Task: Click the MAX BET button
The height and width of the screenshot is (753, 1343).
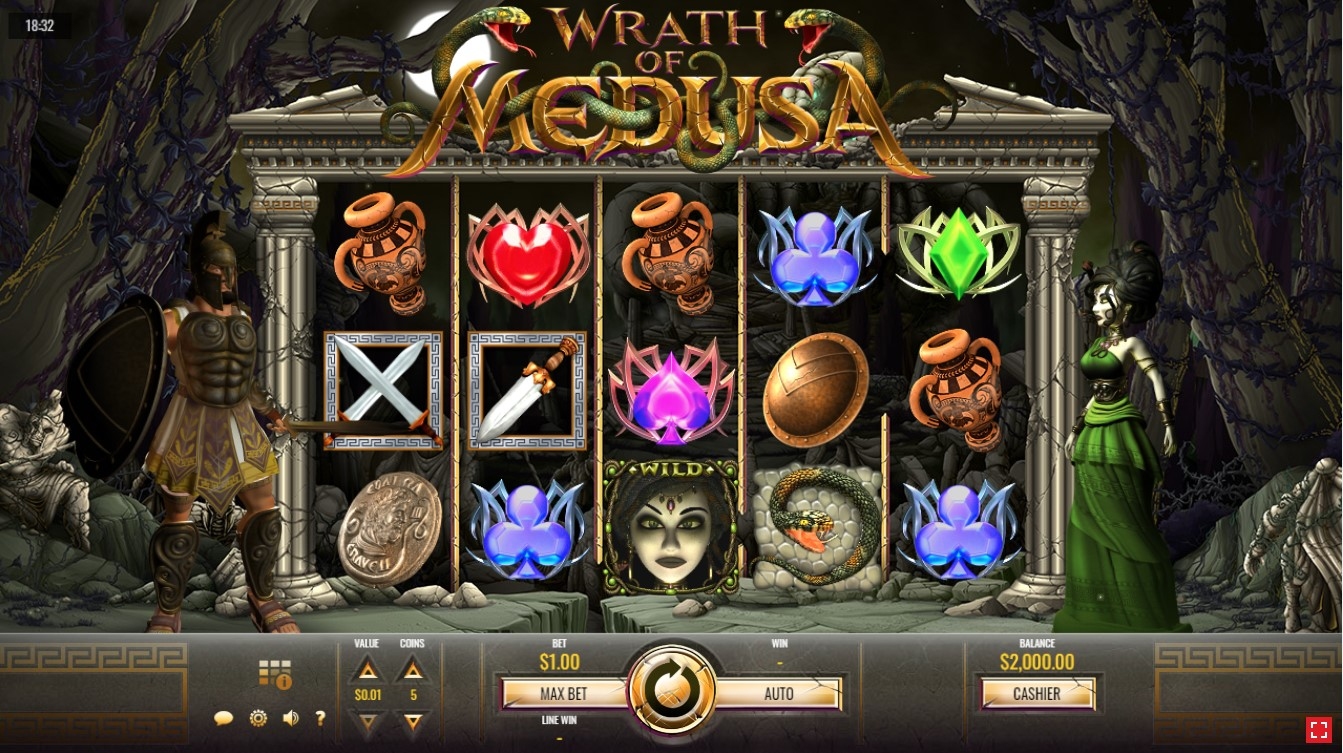Action: pos(564,694)
